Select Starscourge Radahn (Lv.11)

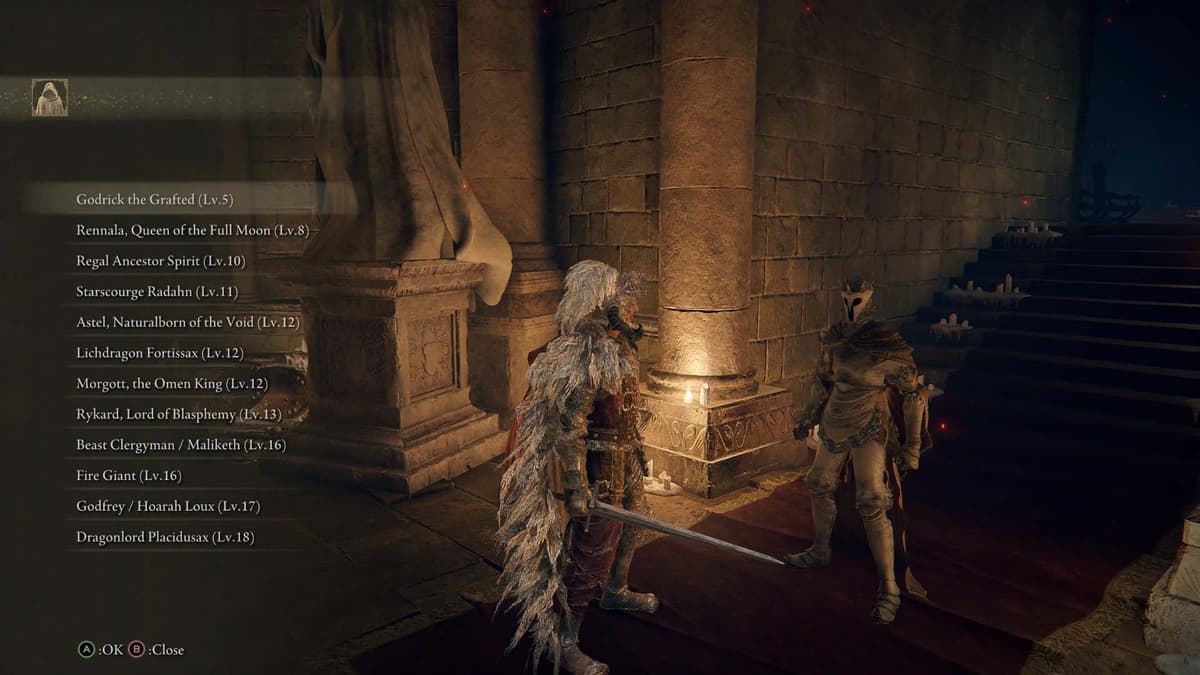tap(157, 292)
